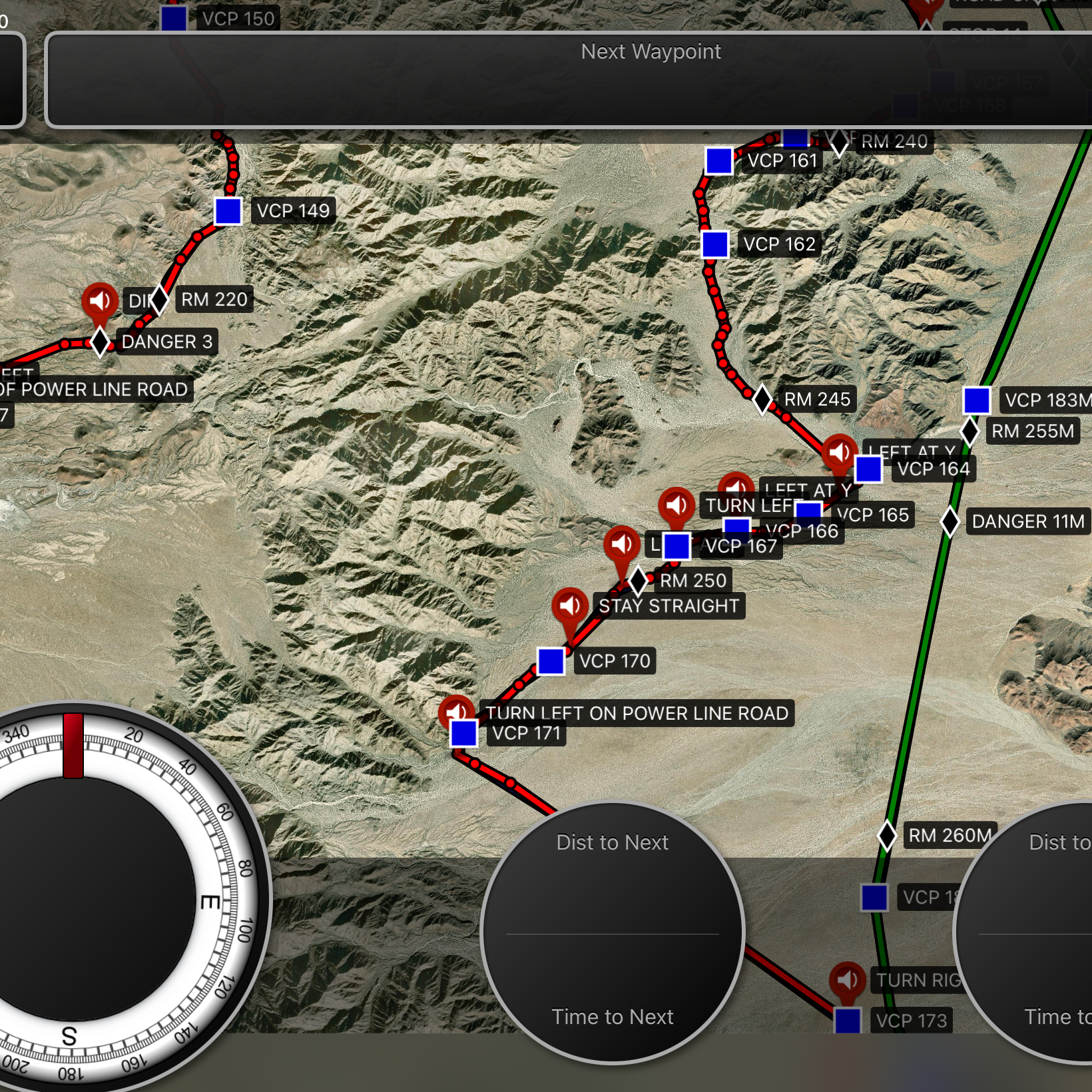Choose the VCP 162 checkpoint marker
The image size is (1092, 1092).
(x=715, y=244)
